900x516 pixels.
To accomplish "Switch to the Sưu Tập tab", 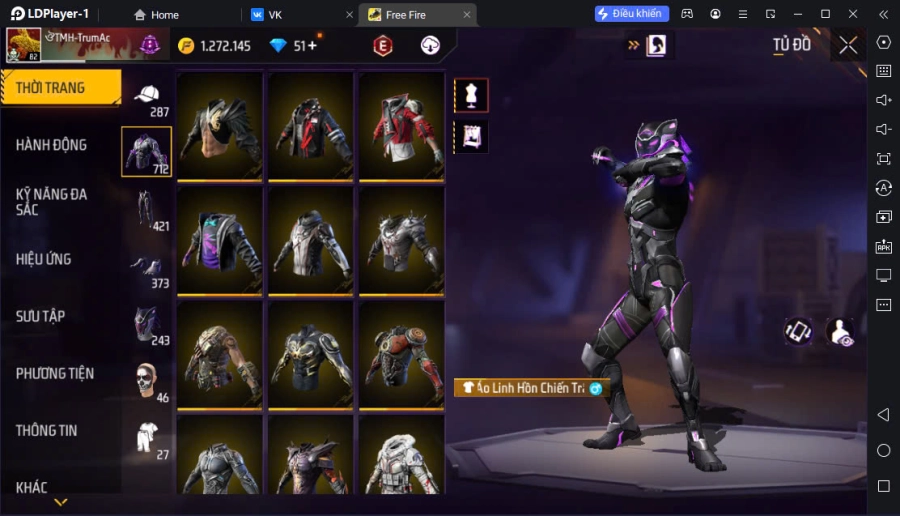I will point(41,316).
